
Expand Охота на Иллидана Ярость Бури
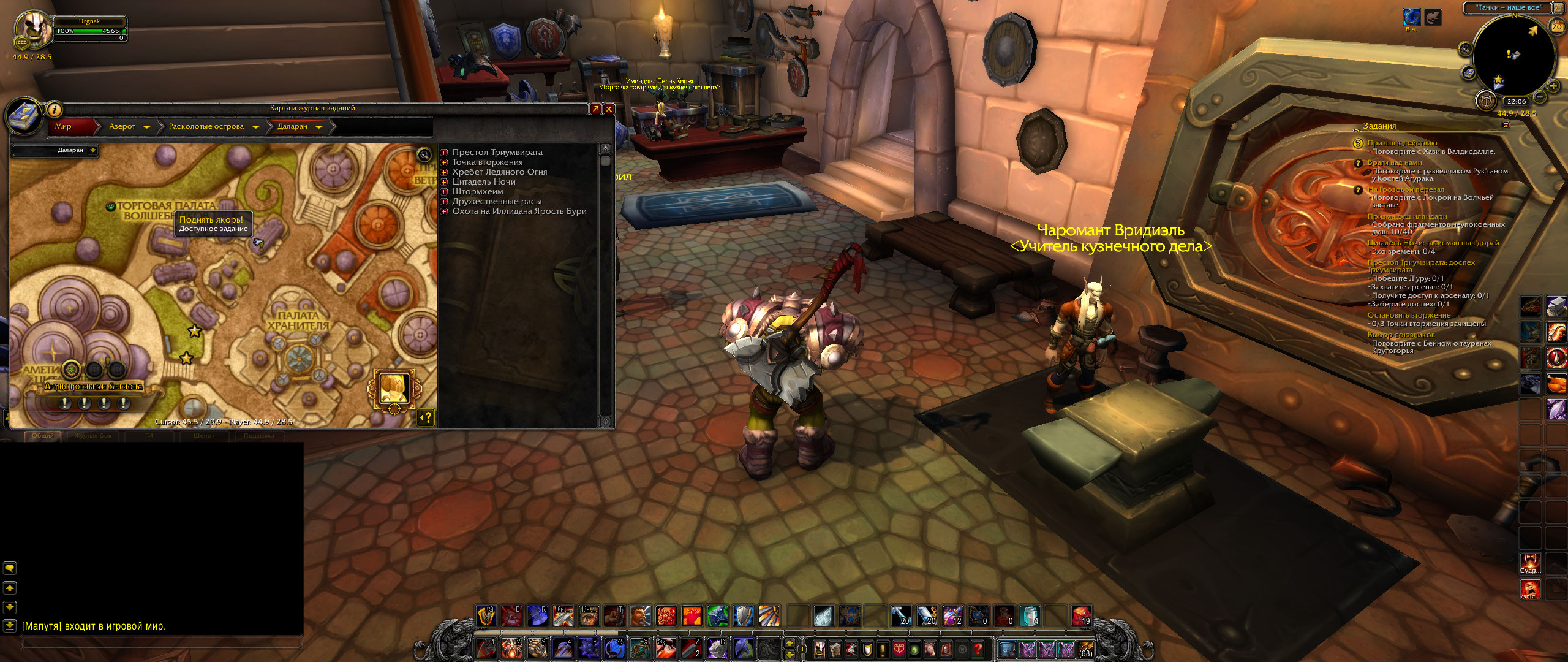pyautogui.click(x=444, y=211)
